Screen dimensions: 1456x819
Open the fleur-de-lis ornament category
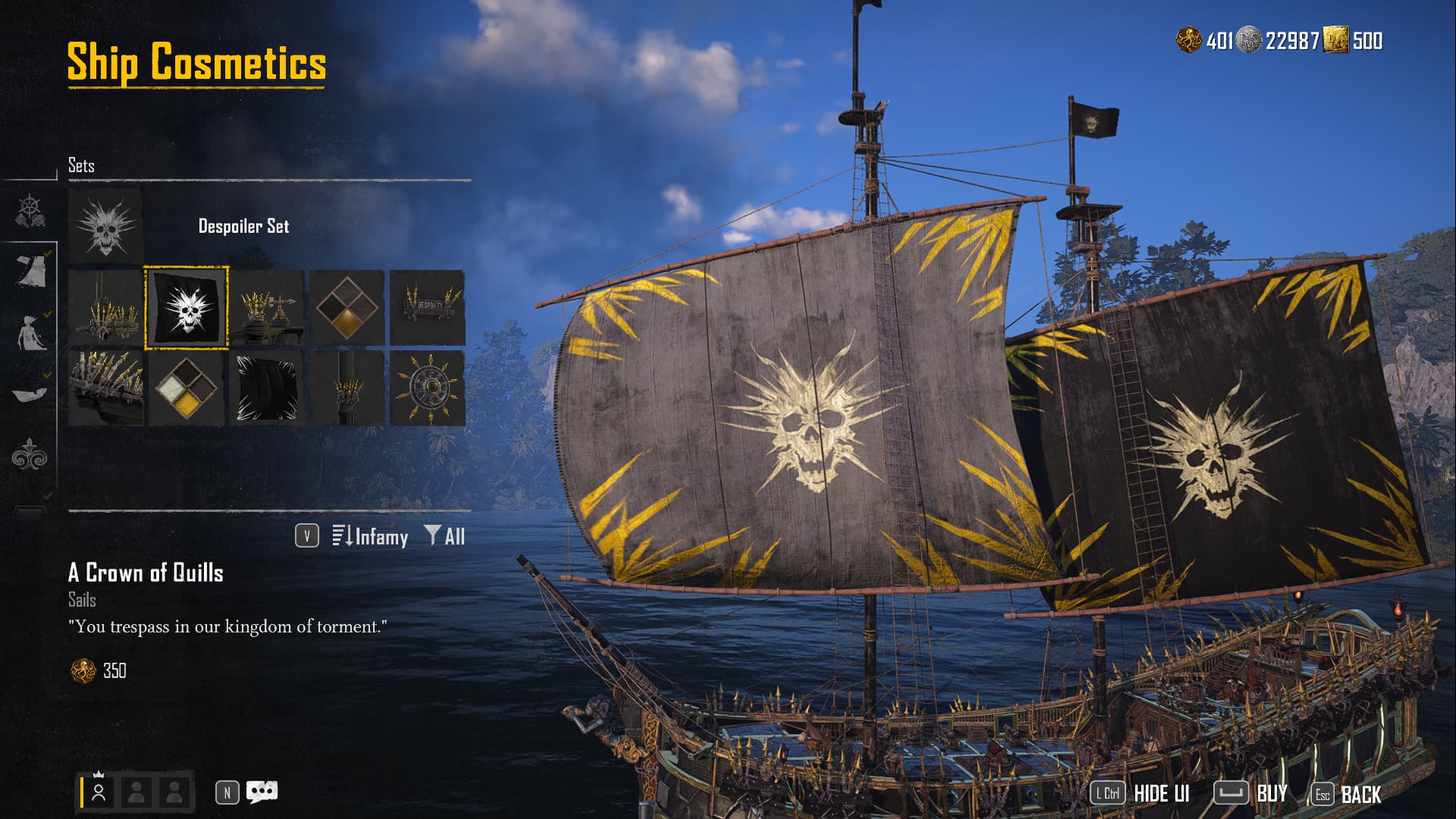coord(30,455)
